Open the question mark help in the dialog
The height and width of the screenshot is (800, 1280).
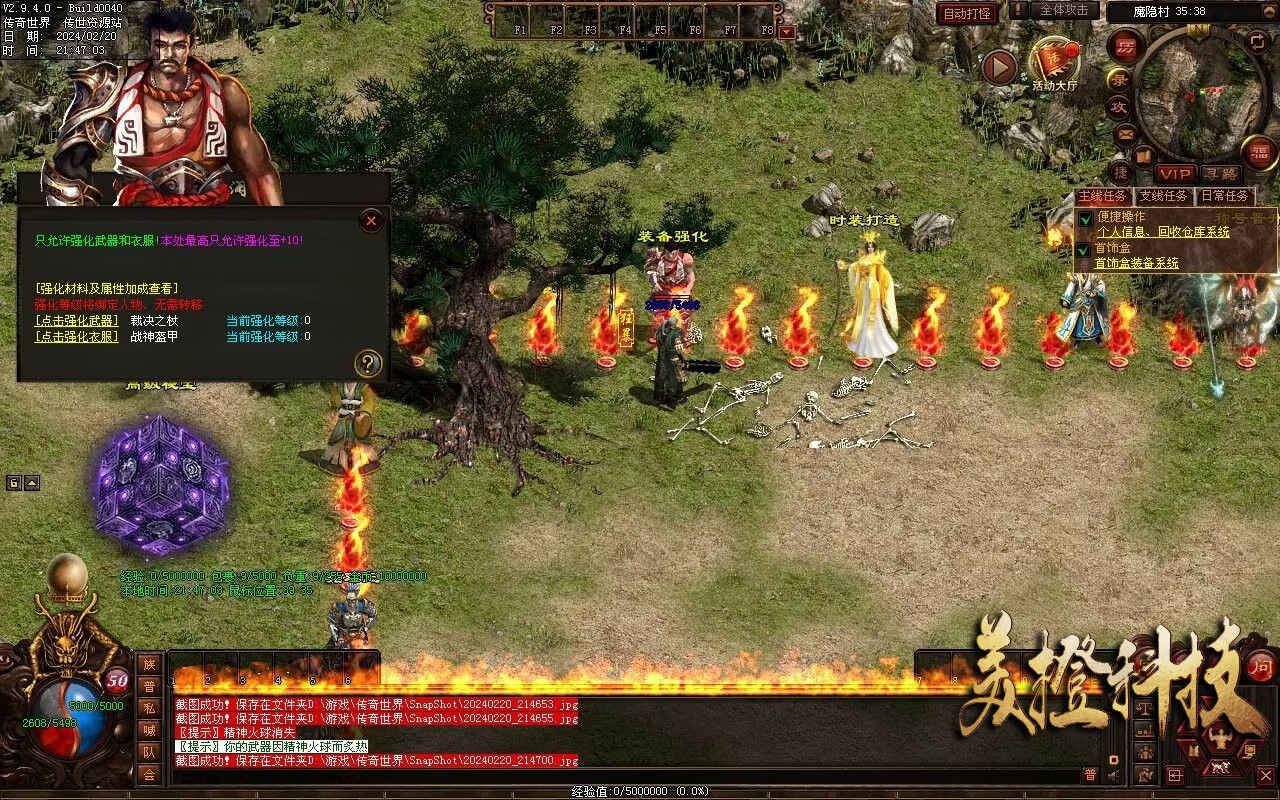[x=368, y=364]
